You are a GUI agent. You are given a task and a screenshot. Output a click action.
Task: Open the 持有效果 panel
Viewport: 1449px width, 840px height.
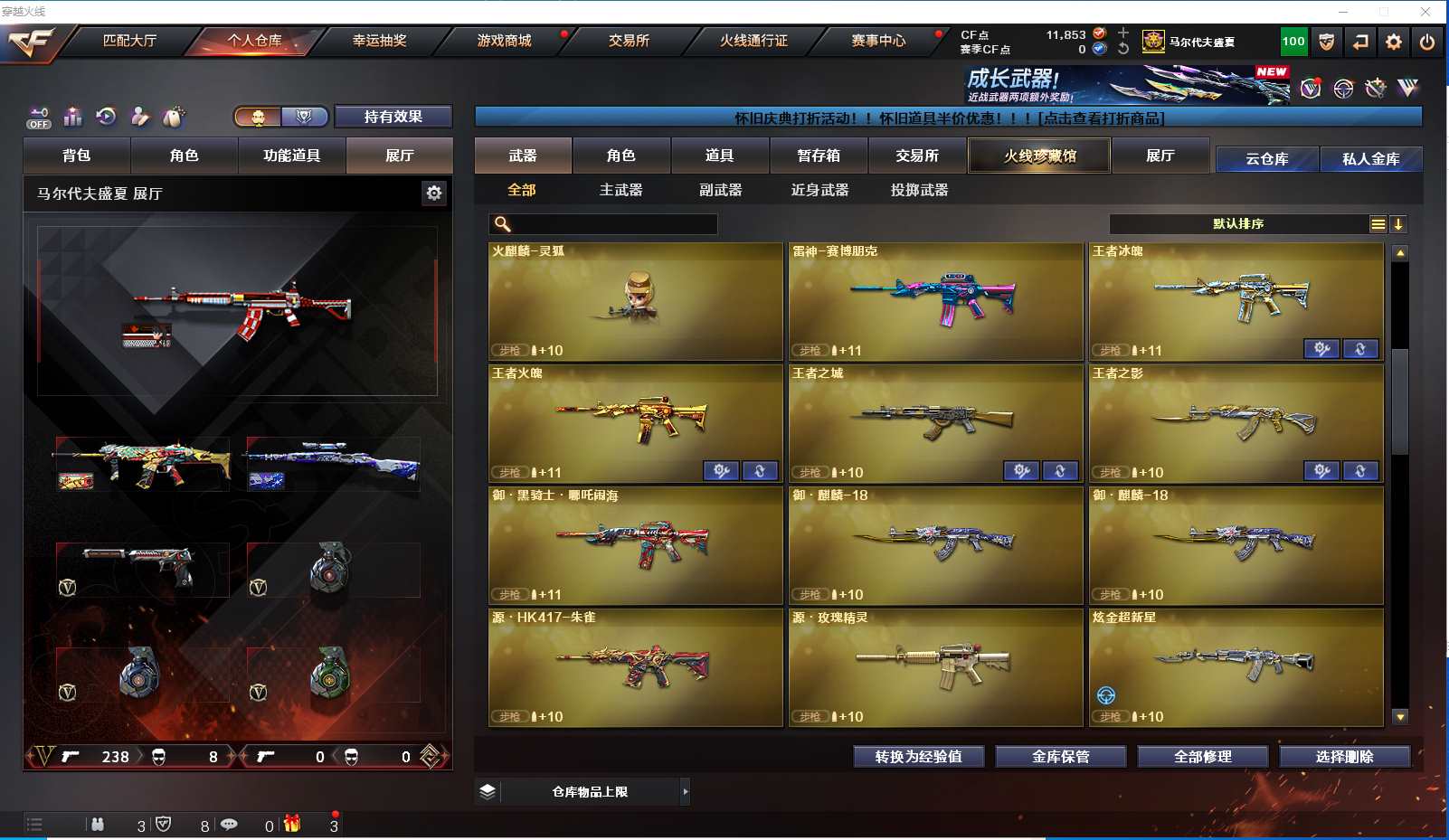[393, 117]
